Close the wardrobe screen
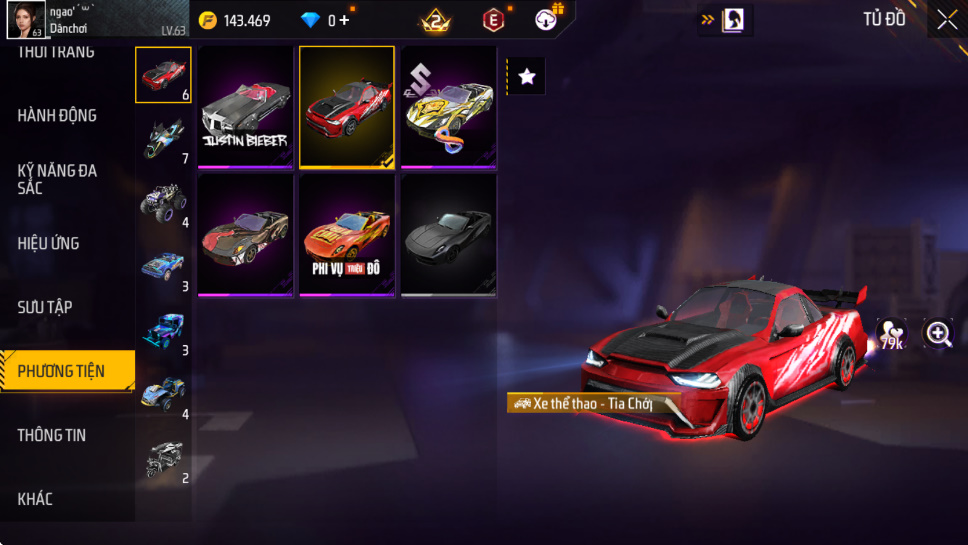968x545 pixels. pos(946,20)
